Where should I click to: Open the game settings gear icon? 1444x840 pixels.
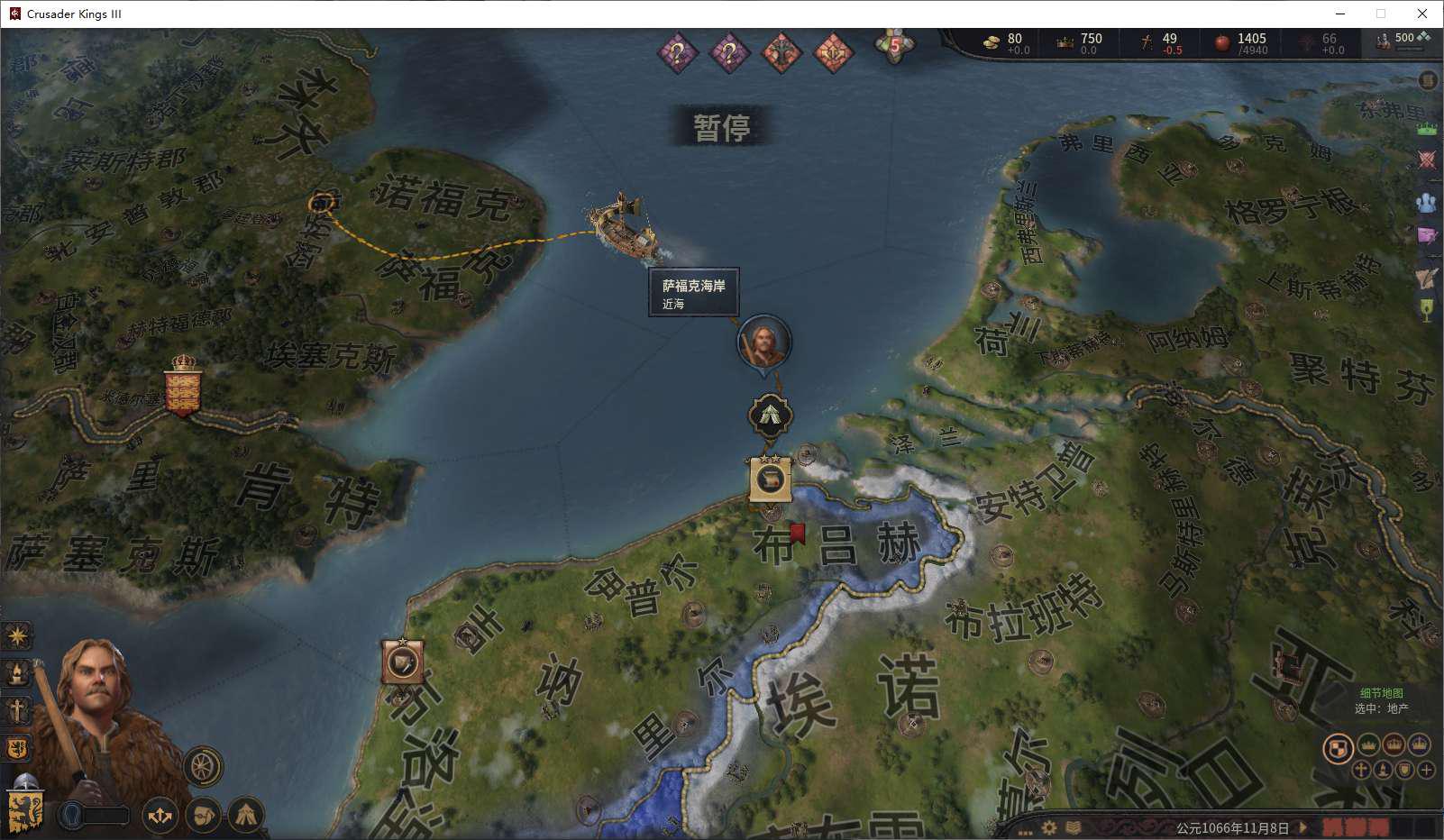point(1049,826)
